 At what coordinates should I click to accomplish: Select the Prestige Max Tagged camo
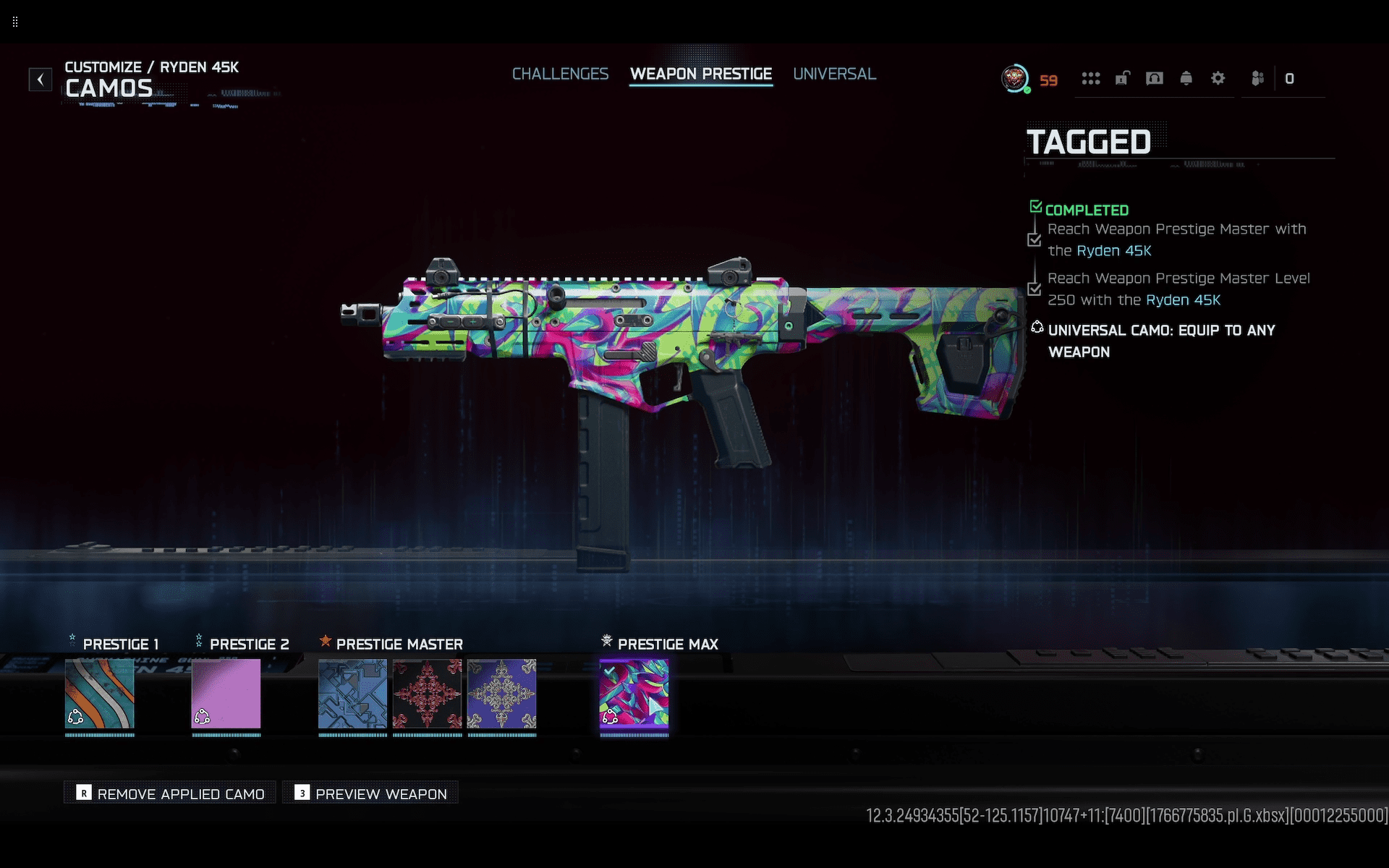pyautogui.click(x=634, y=694)
